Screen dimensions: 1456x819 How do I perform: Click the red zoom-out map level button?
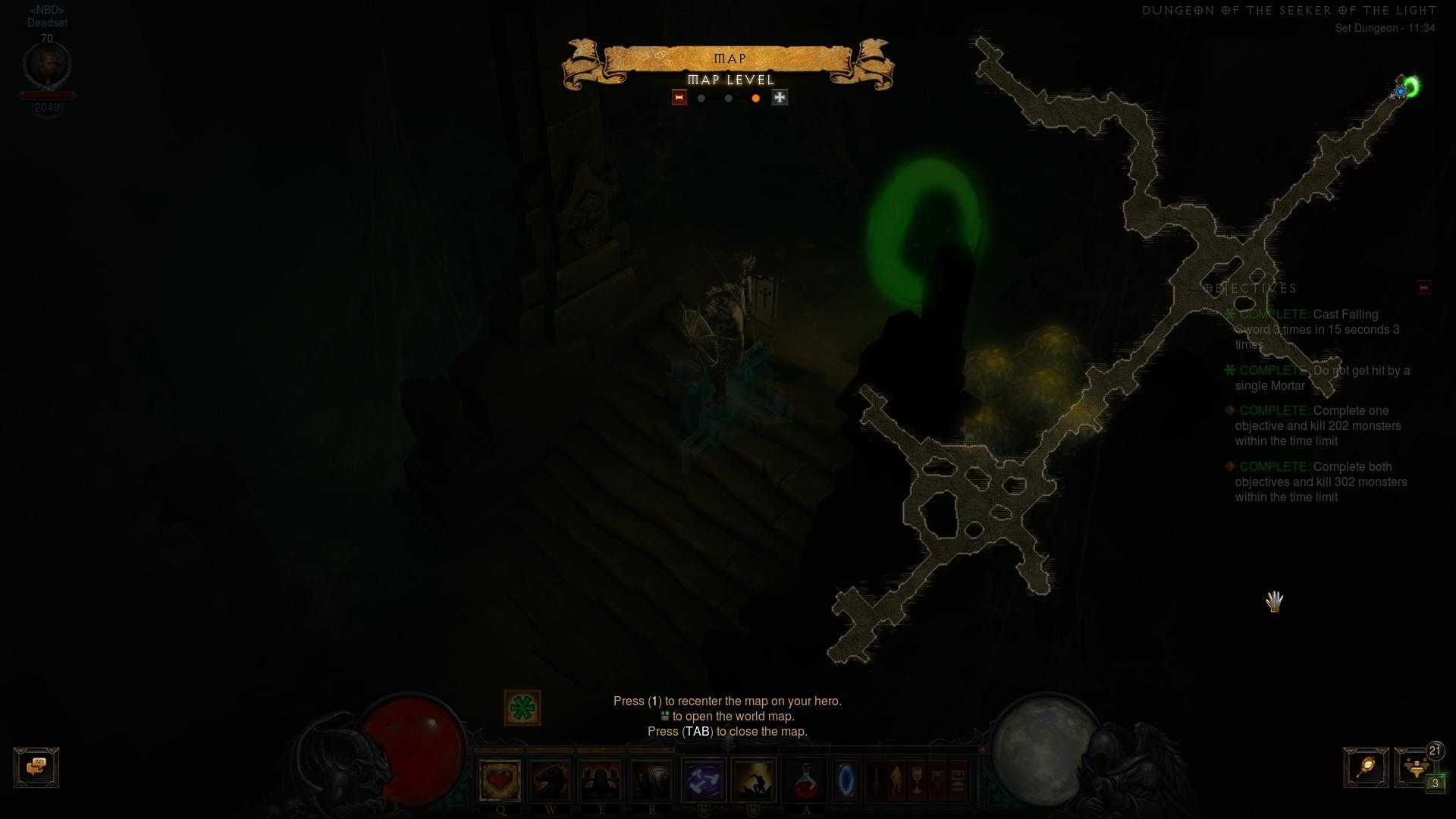pyautogui.click(x=679, y=98)
